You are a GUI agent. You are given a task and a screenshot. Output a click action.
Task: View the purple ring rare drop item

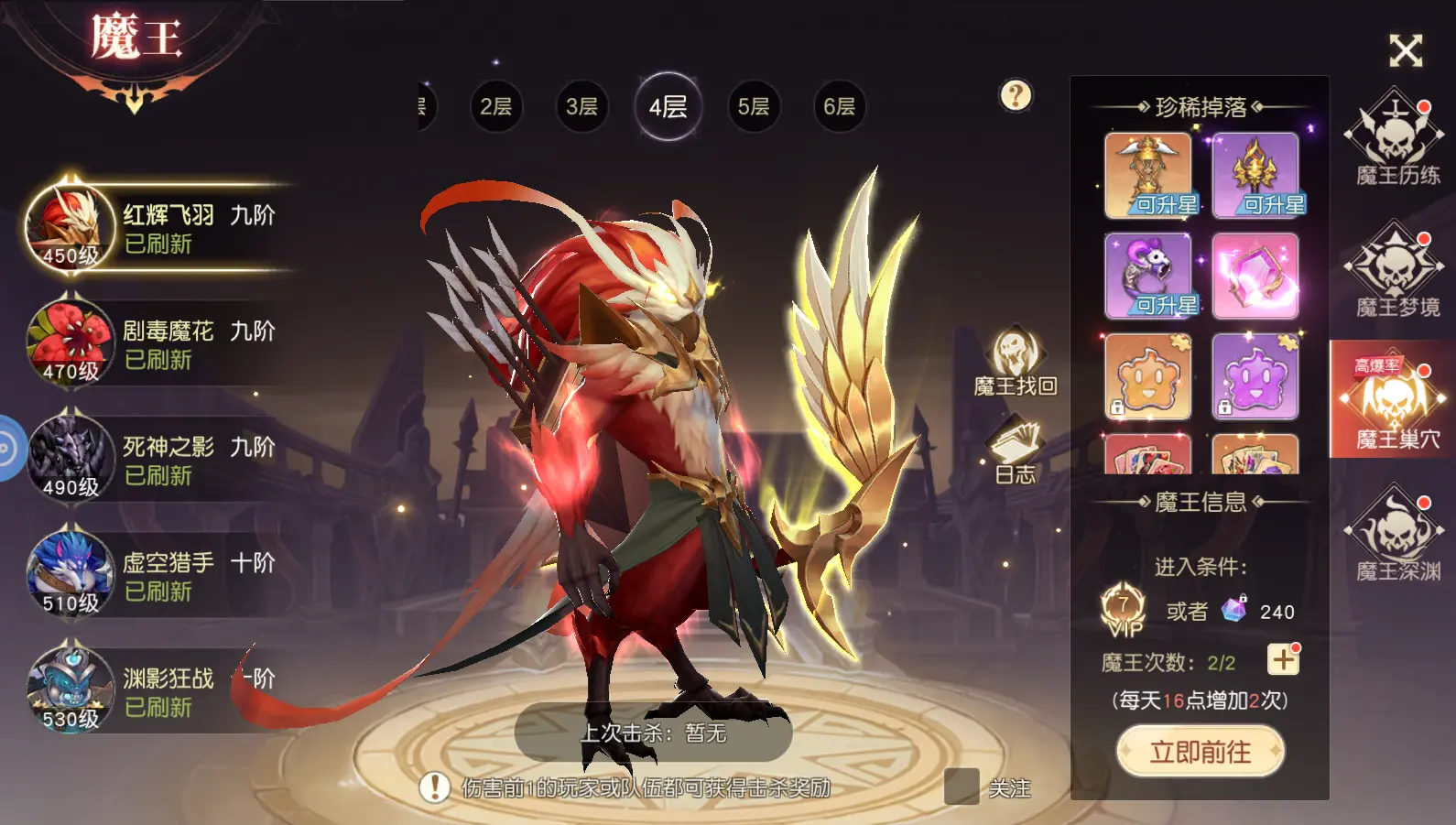pyautogui.click(x=1147, y=276)
